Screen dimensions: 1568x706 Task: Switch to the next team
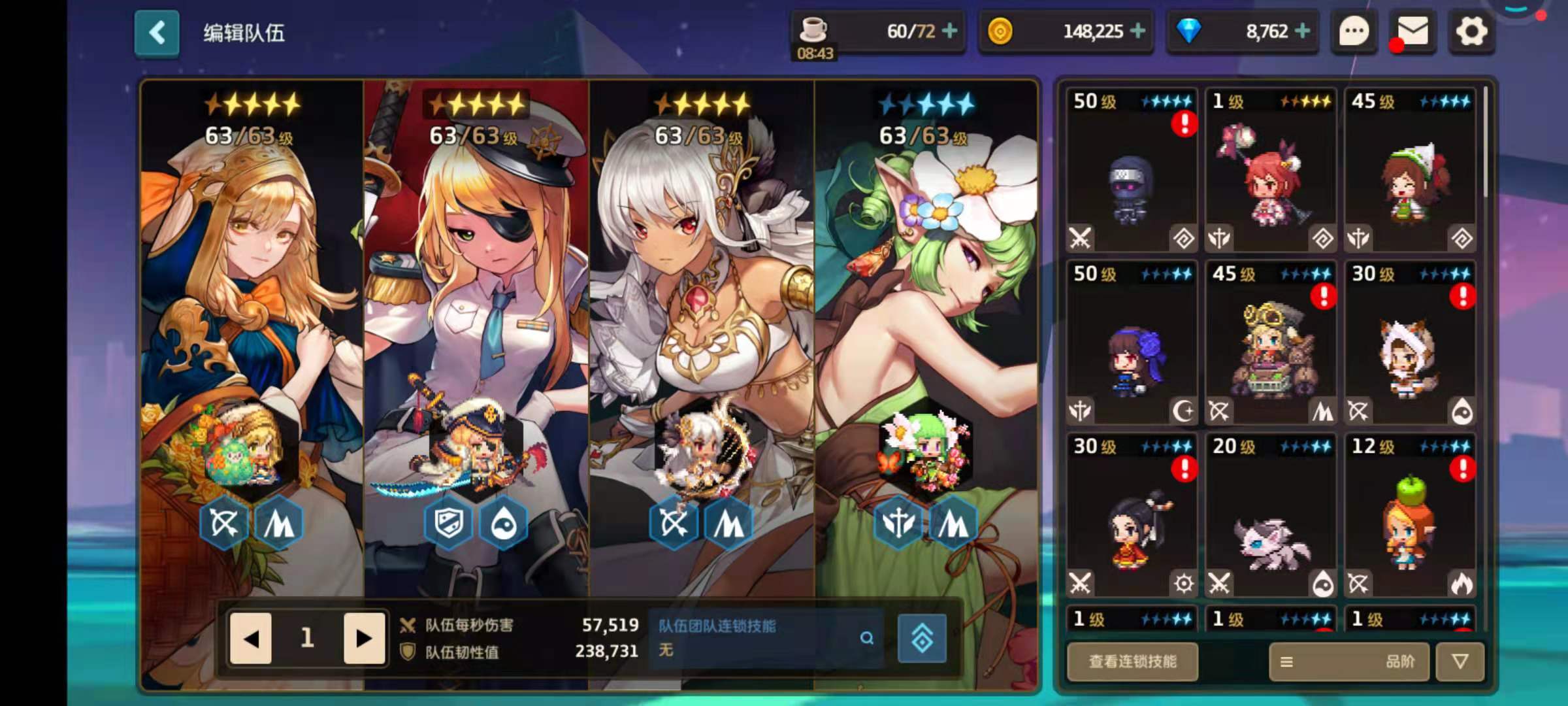point(363,638)
